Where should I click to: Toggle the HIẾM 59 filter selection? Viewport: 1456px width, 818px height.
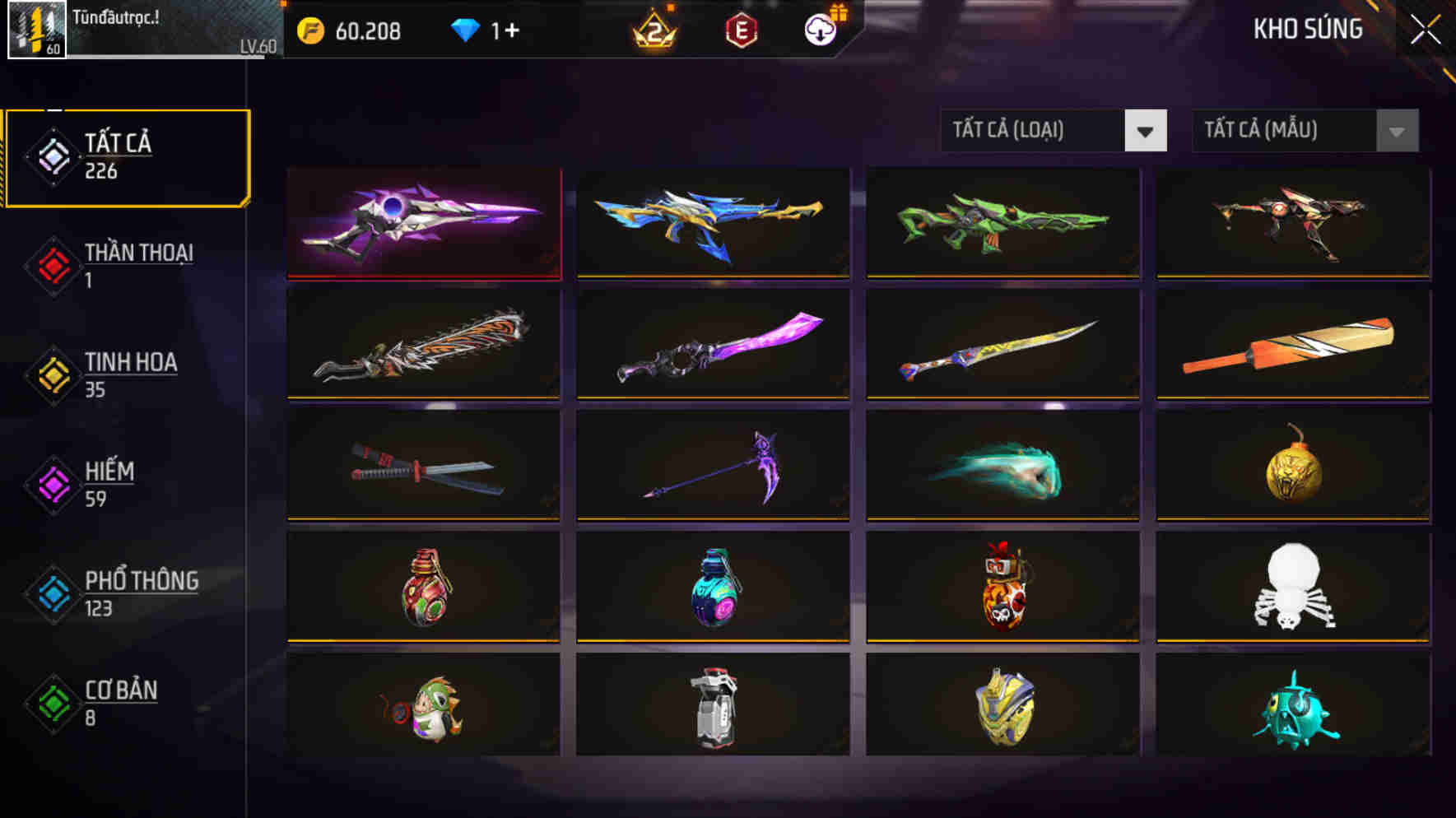pos(107,484)
